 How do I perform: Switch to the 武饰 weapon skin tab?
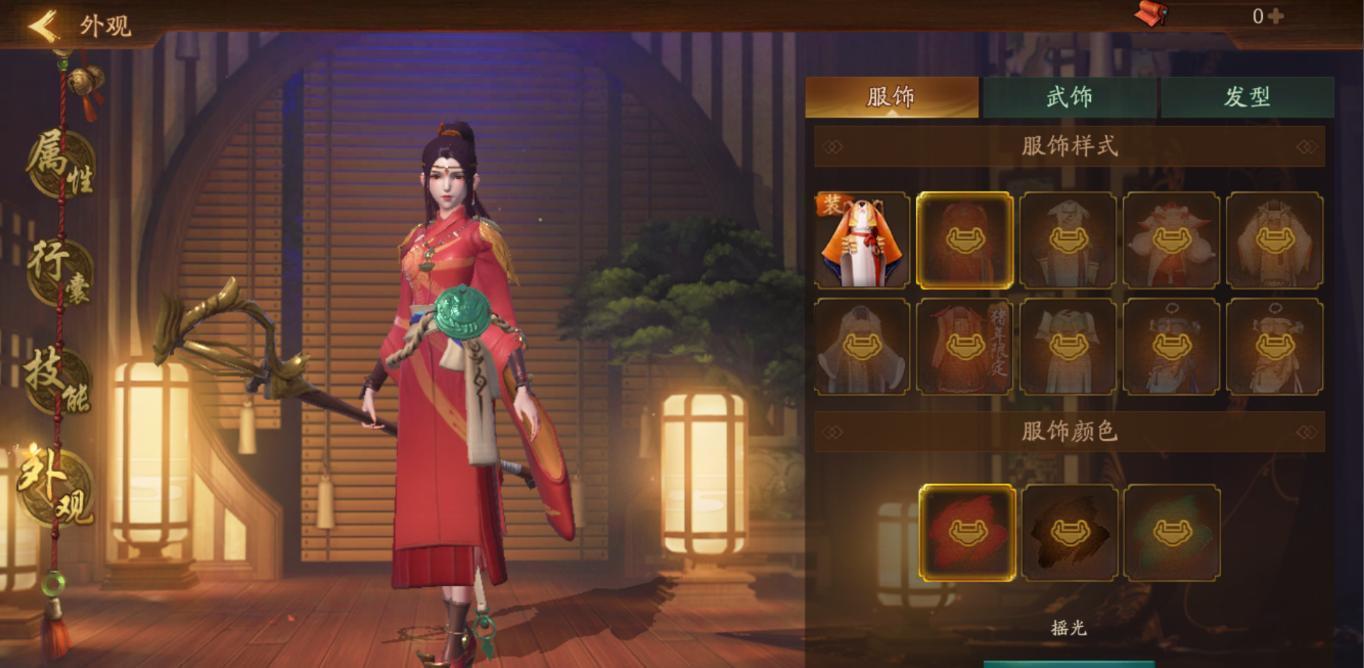pos(1069,97)
